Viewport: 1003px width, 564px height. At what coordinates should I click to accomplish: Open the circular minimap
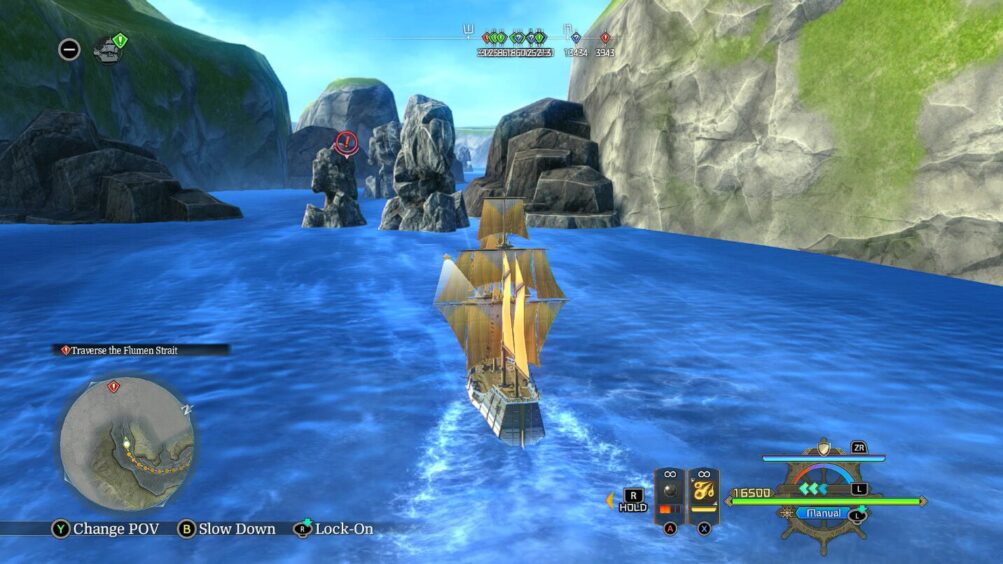coord(126,444)
